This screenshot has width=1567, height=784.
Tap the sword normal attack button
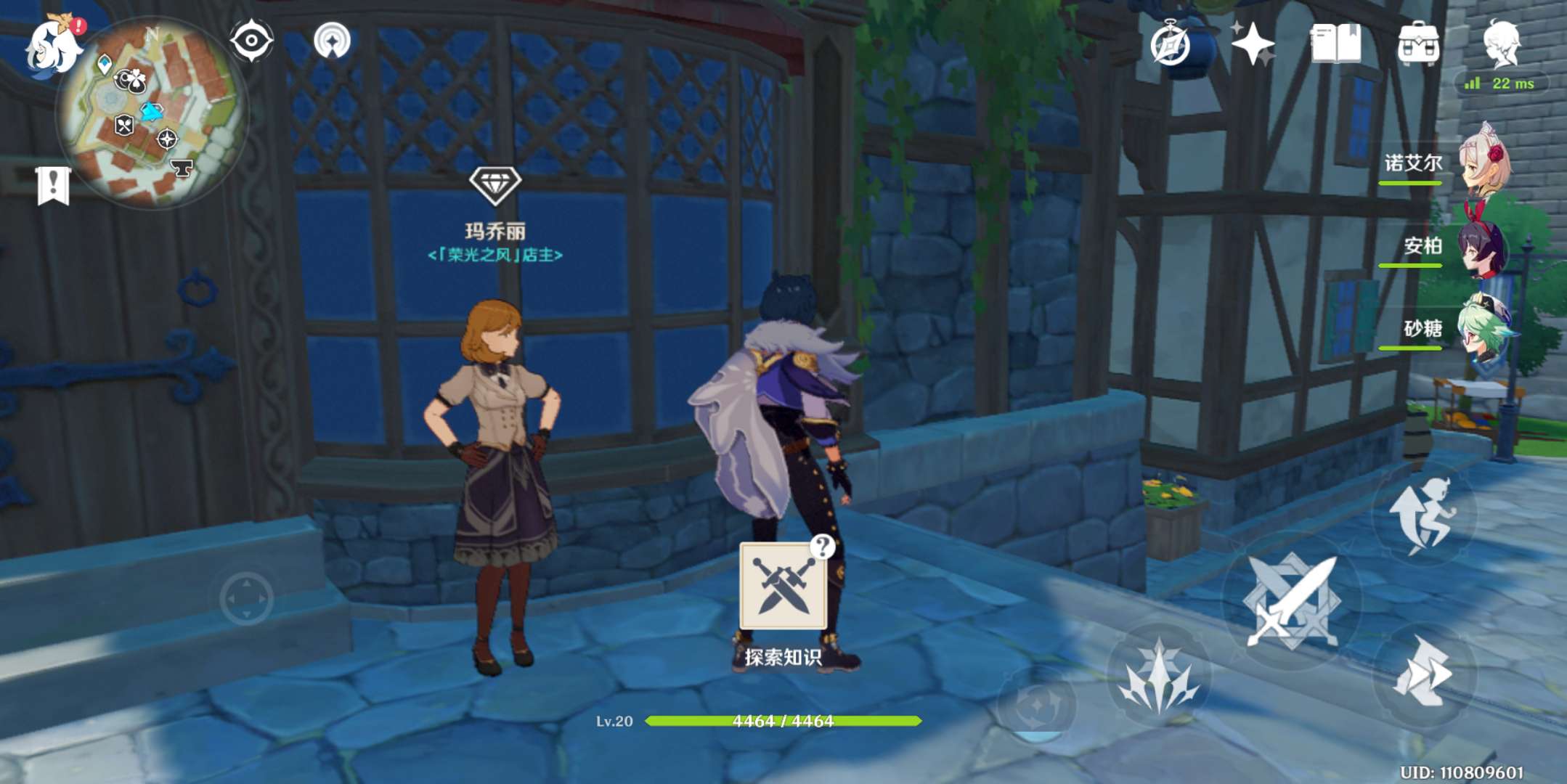(x=1291, y=600)
